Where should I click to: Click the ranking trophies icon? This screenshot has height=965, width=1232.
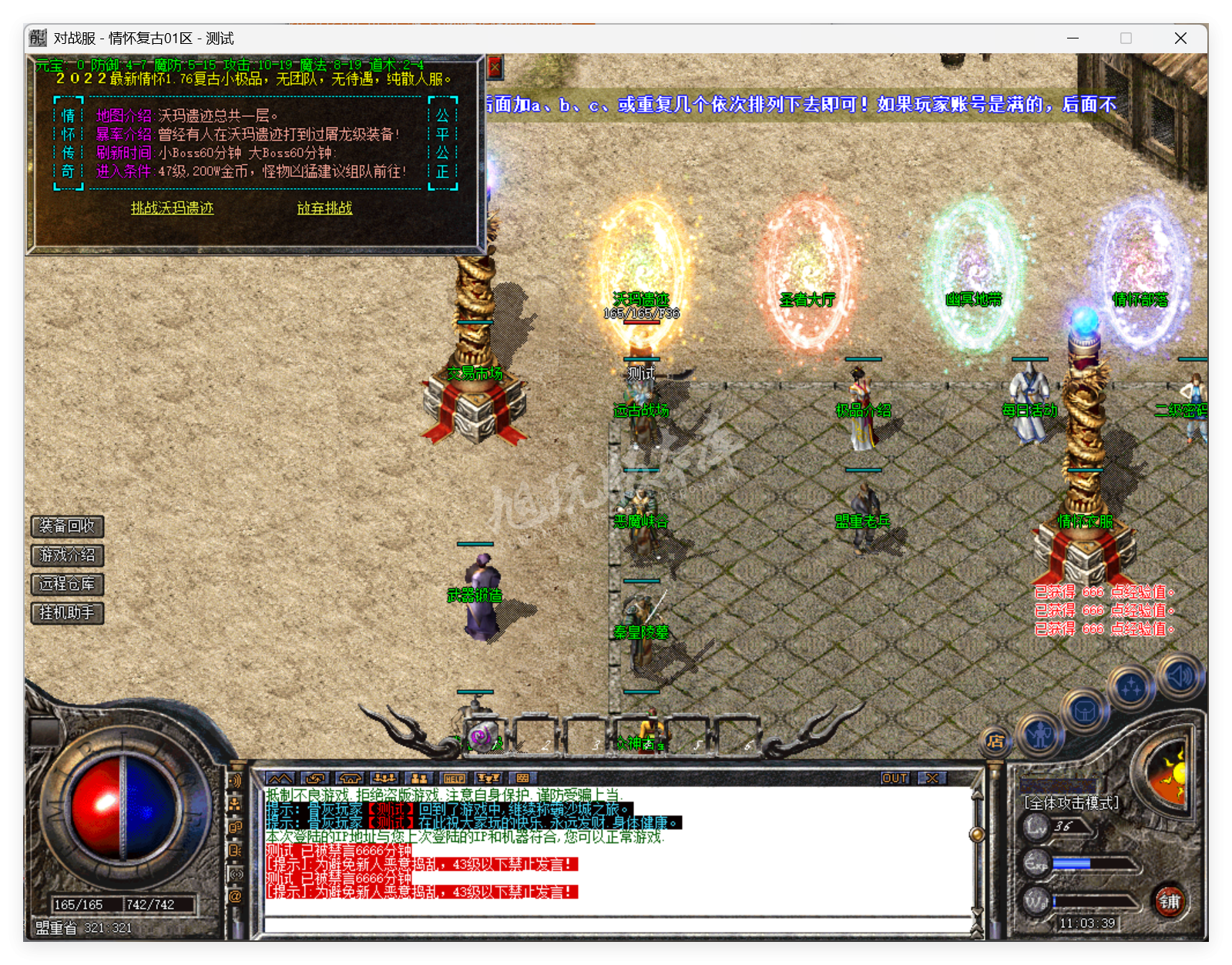(x=488, y=779)
